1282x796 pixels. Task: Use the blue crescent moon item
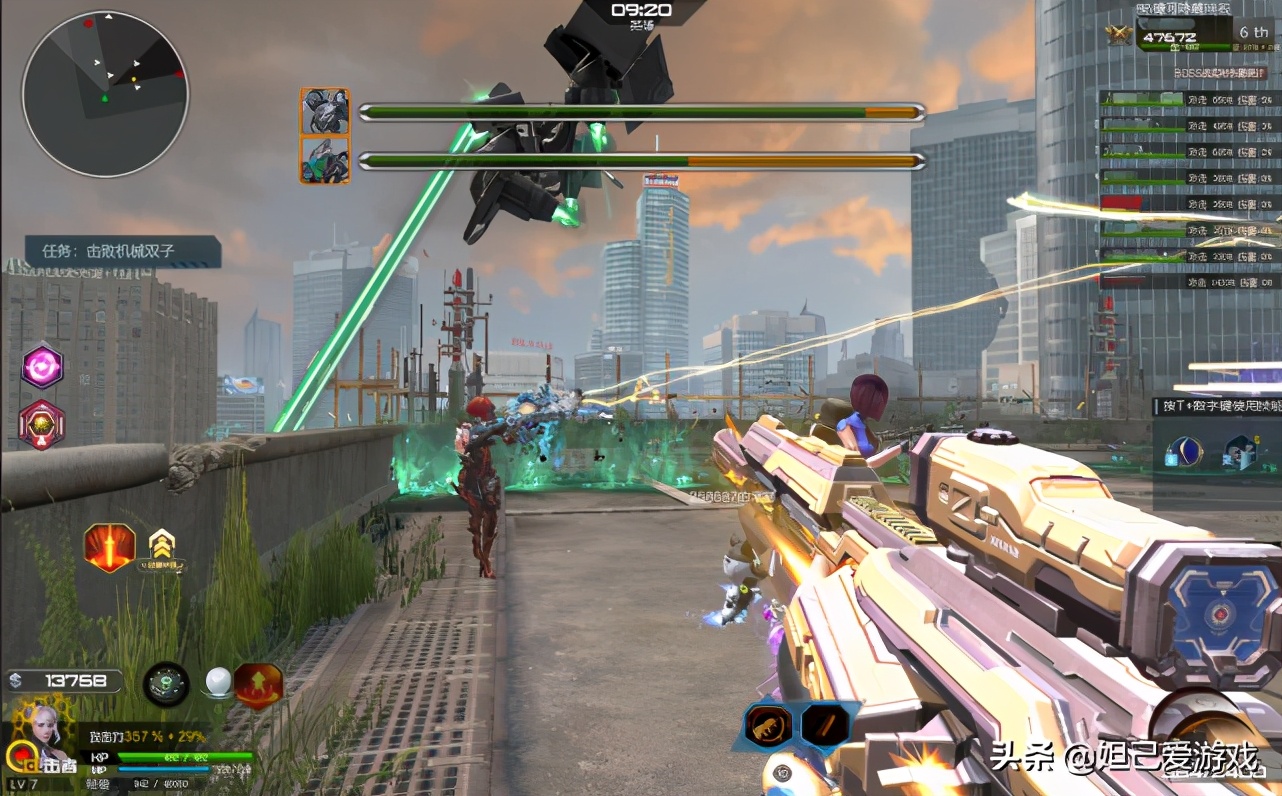coord(1185,453)
